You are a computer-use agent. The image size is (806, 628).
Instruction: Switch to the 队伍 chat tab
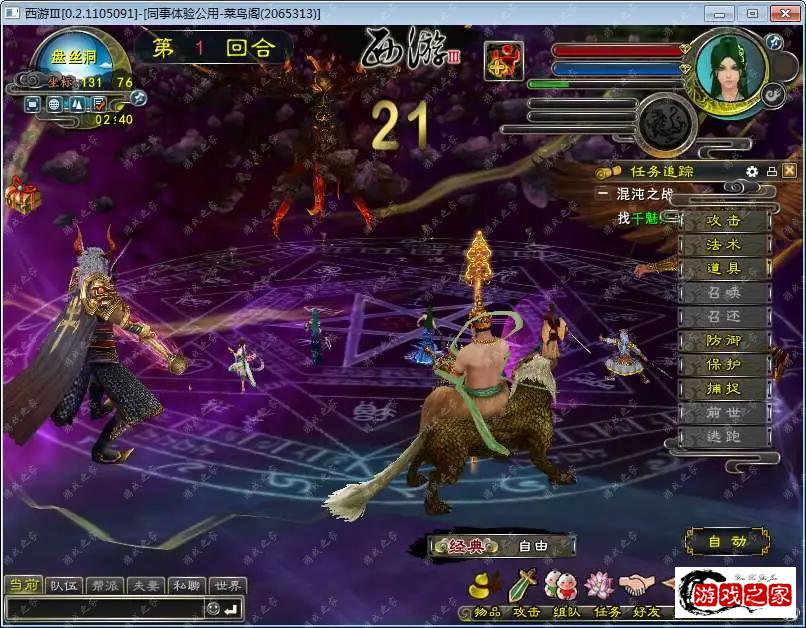[x=66, y=586]
